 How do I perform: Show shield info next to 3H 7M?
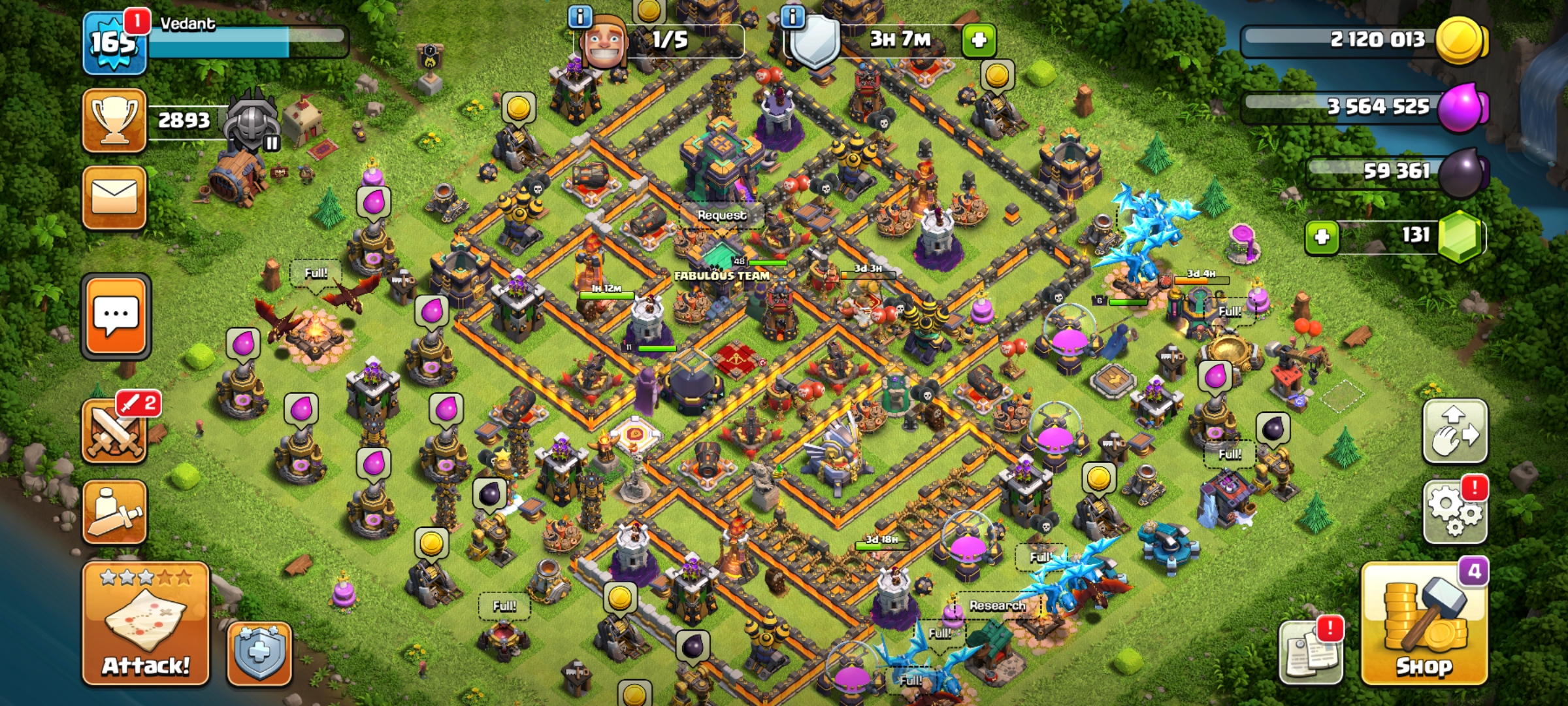point(792,16)
